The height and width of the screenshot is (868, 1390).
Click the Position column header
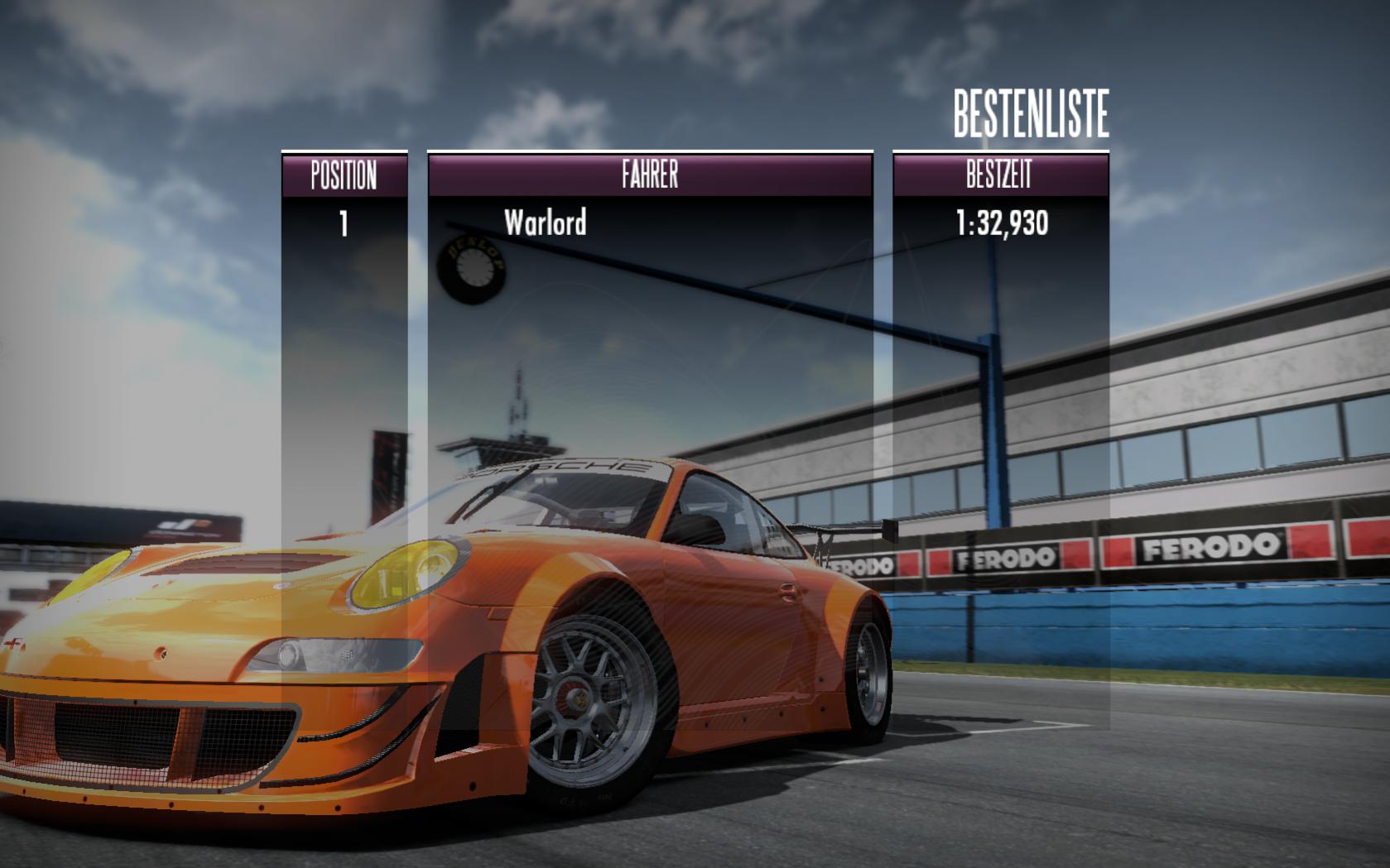[x=344, y=175]
